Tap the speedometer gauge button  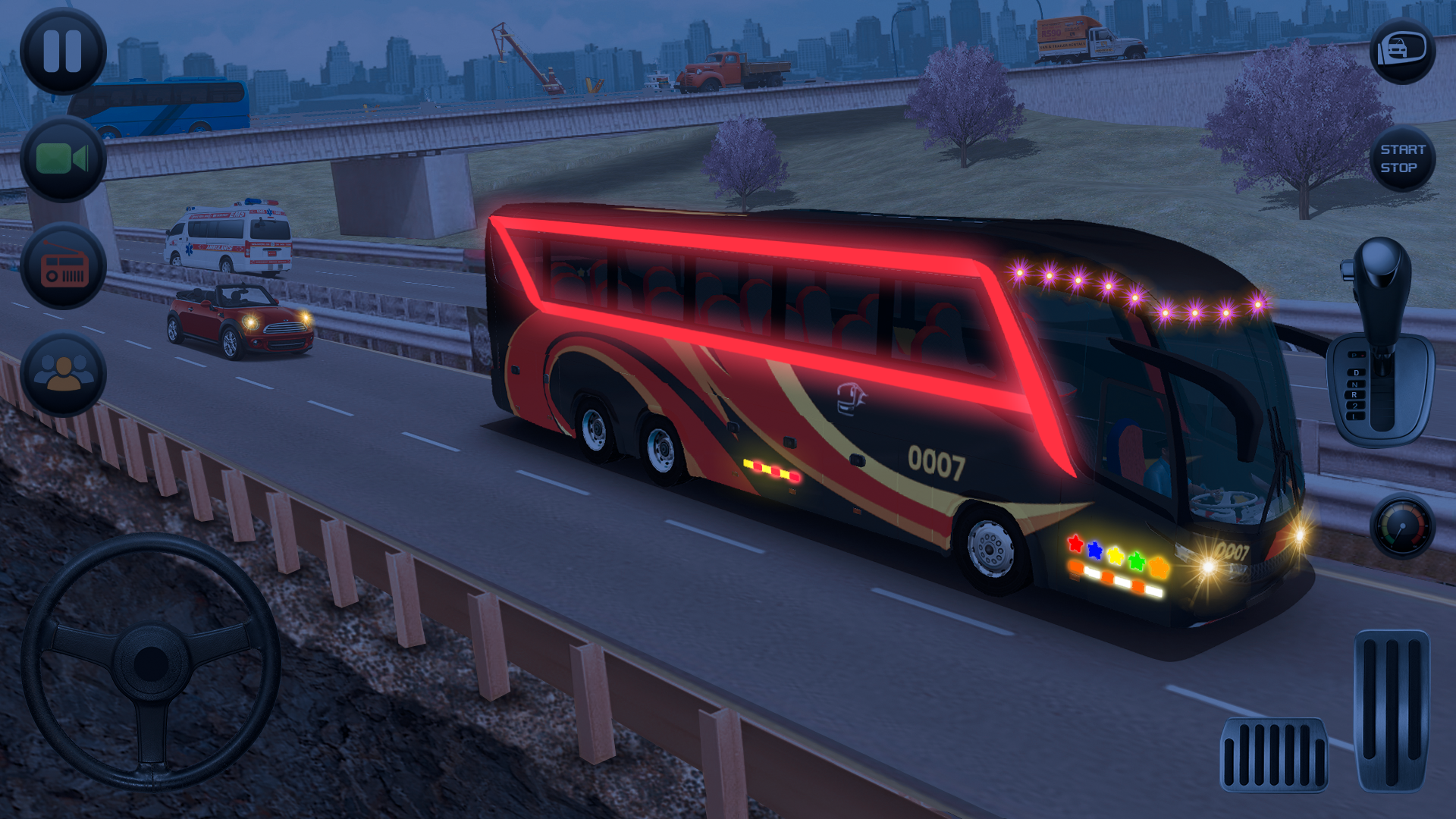coord(1401,526)
